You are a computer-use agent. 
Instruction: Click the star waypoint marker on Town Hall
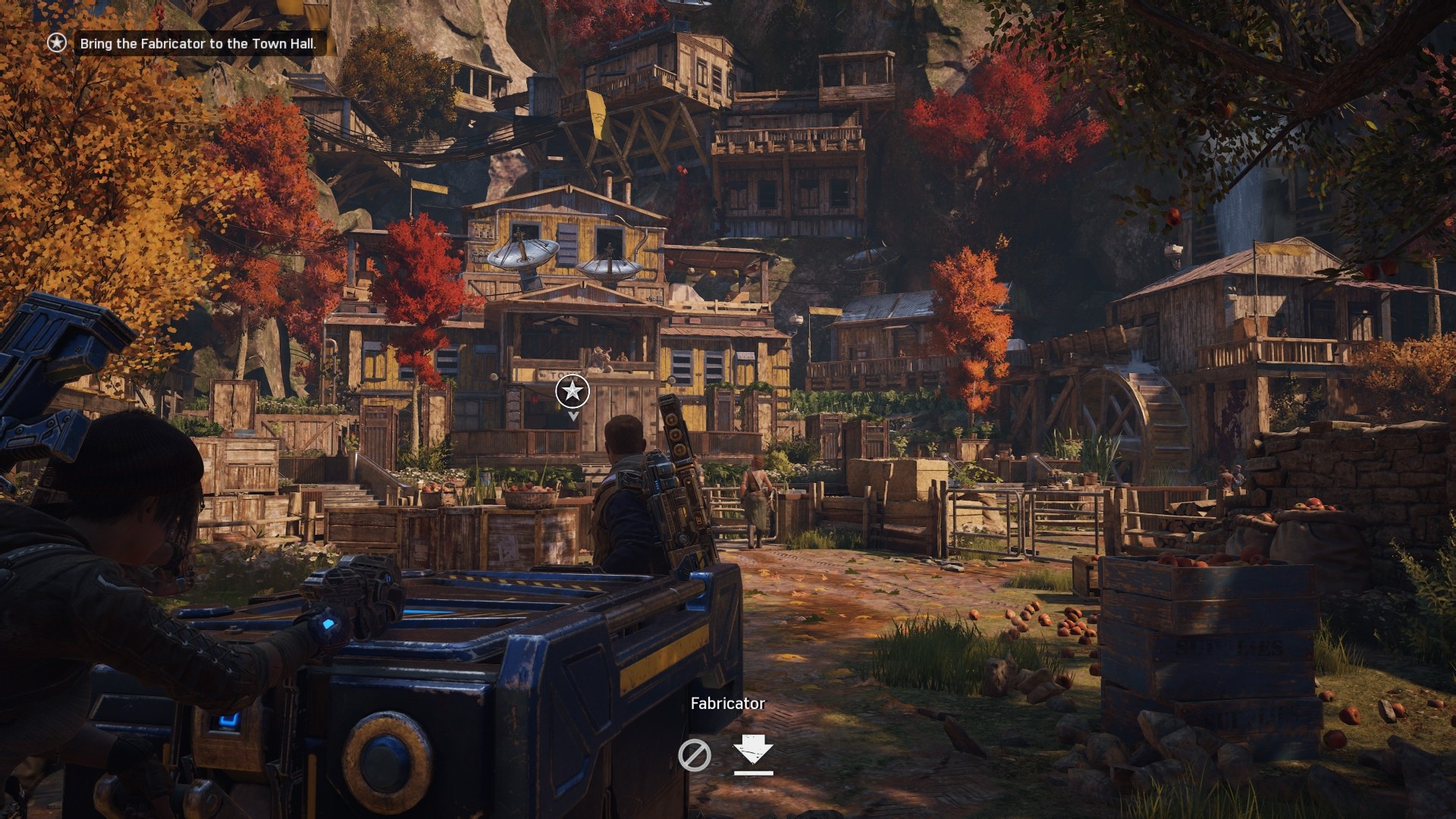click(573, 391)
